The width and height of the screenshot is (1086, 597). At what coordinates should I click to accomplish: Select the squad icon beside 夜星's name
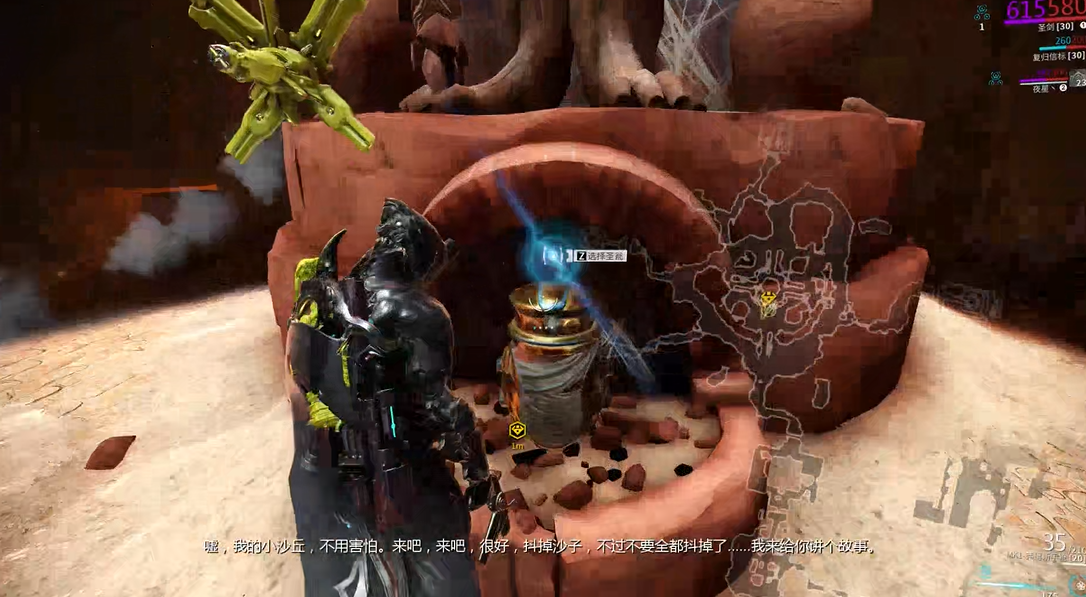point(996,78)
